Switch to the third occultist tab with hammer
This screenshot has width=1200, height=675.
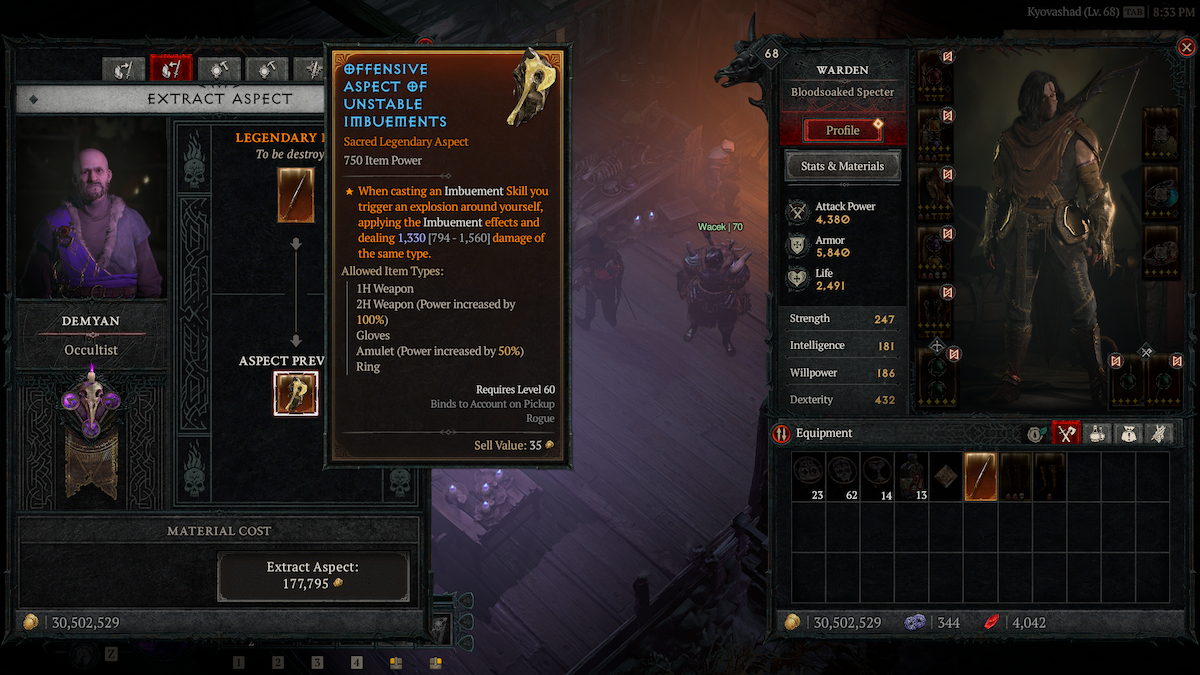coord(218,68)
